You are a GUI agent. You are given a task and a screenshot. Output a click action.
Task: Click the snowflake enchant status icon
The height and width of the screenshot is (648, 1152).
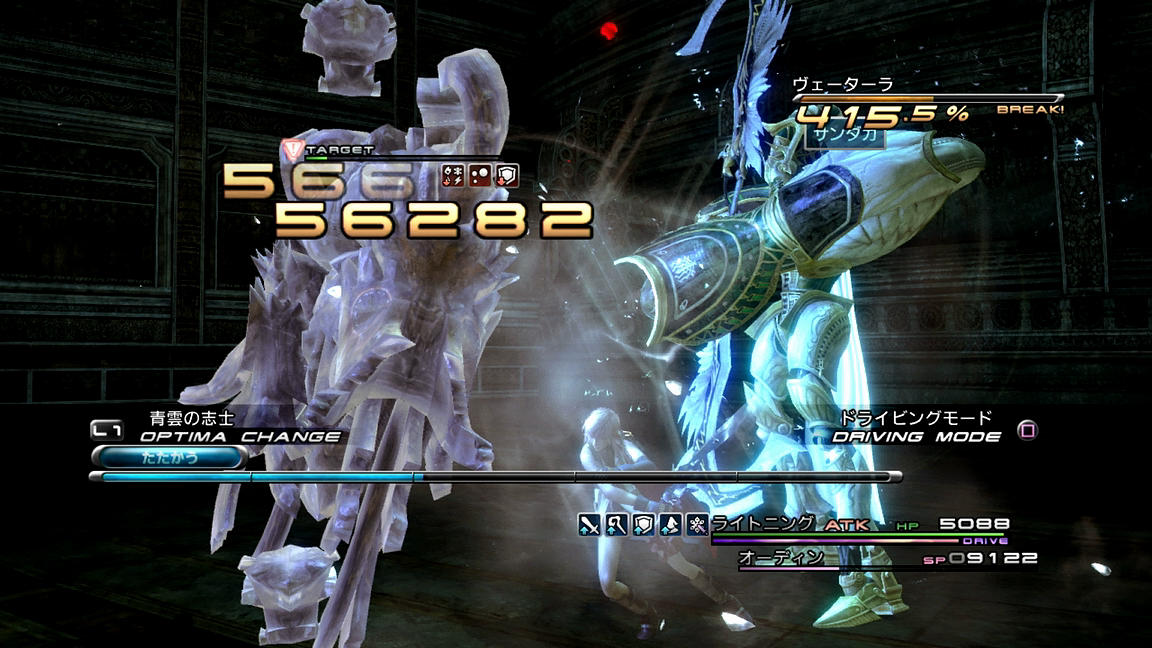(697, 523)
